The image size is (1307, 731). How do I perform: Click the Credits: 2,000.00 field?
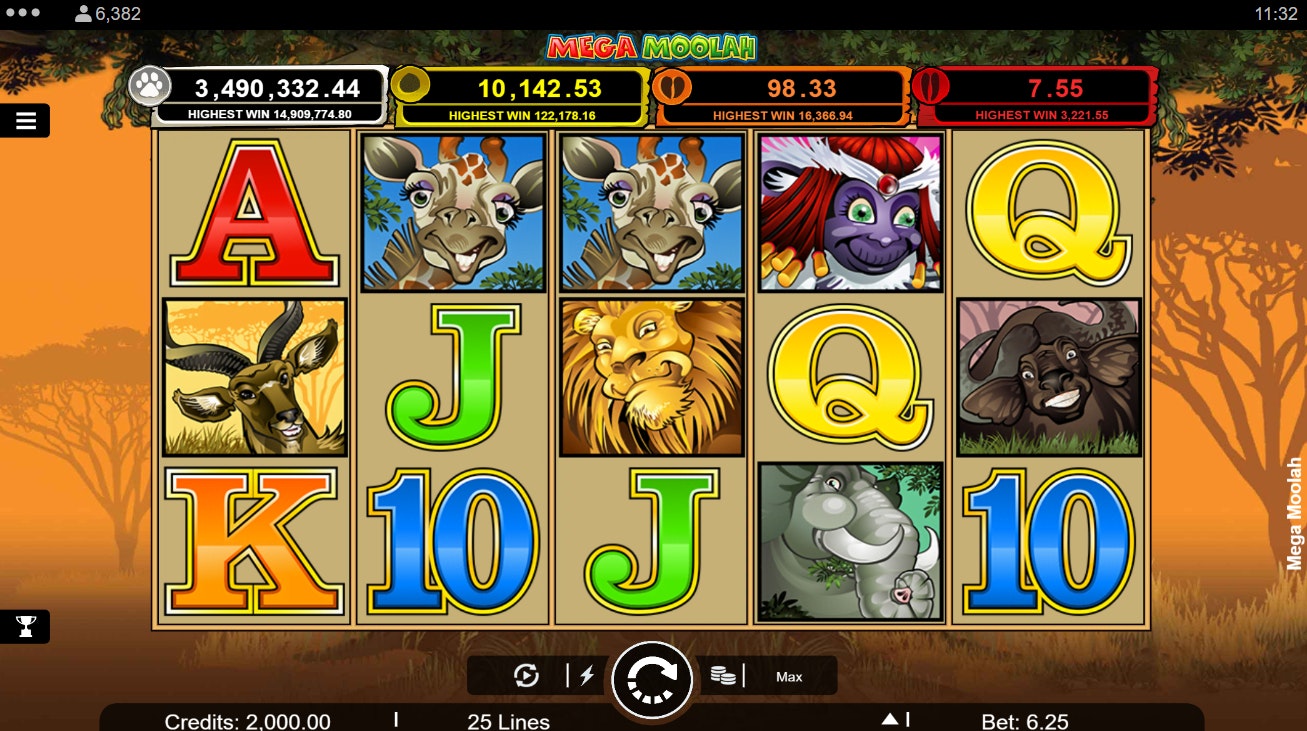[x=247, y=719]
